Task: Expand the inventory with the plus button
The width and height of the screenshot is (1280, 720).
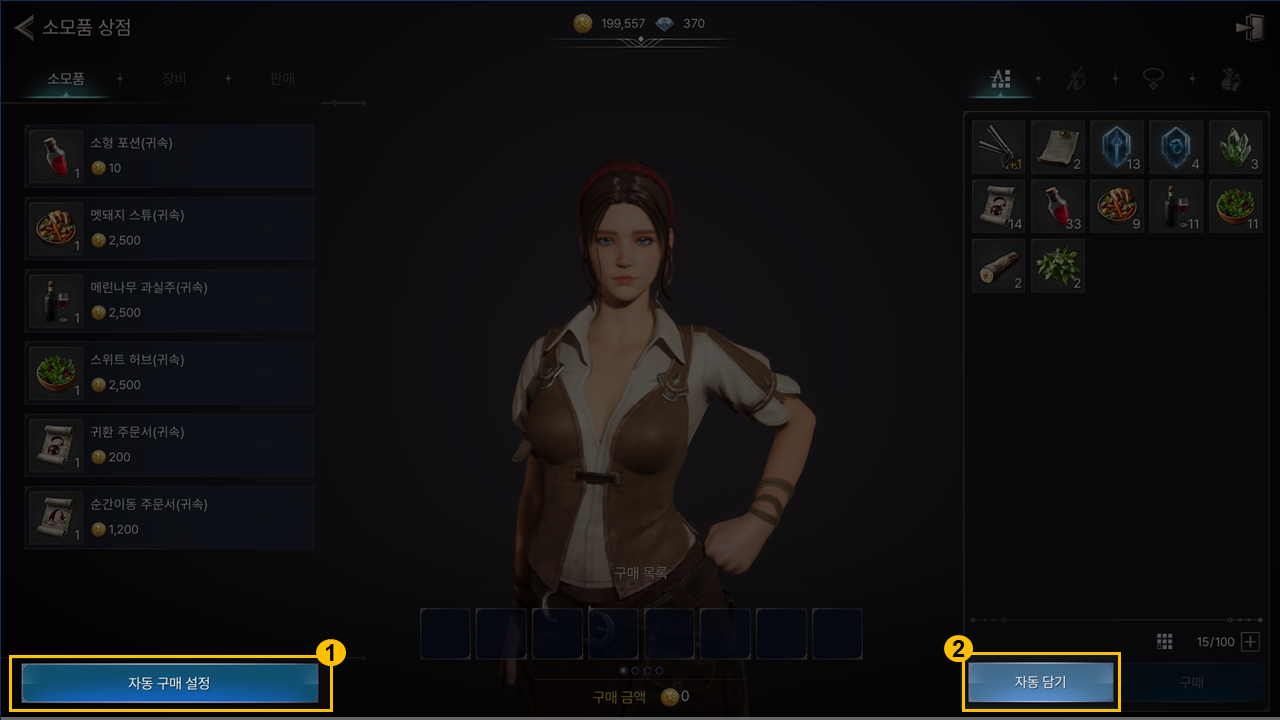Action: pos(1250,642)
